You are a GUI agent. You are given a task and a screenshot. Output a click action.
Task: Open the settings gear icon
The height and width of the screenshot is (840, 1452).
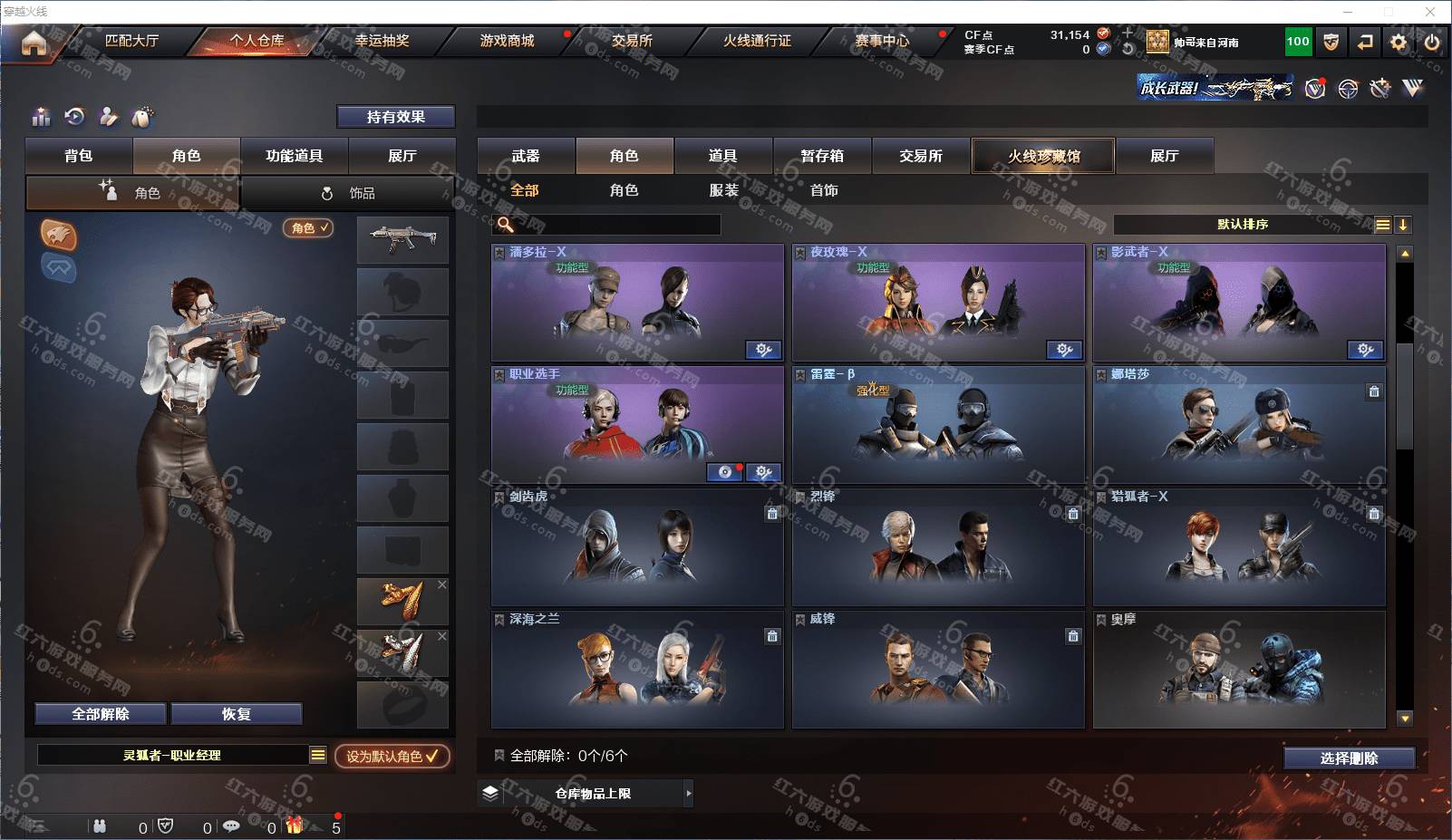(x=1399, y=42)
